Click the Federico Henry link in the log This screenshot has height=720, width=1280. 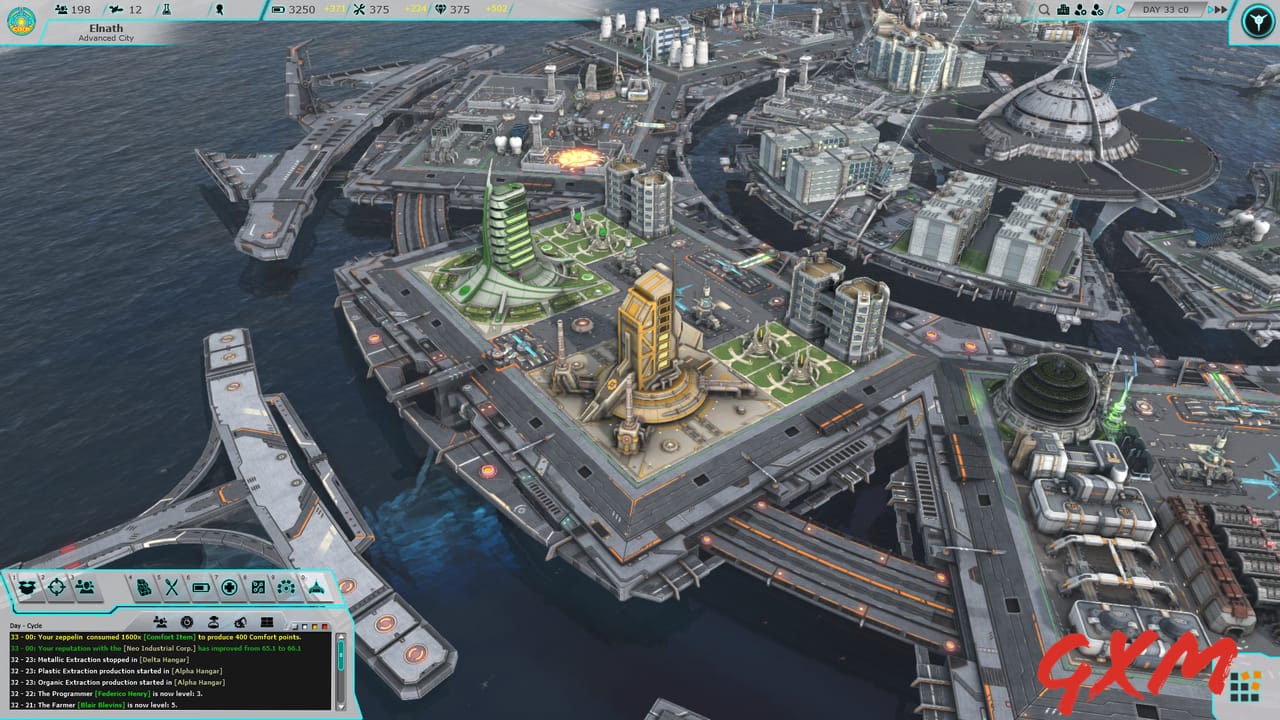coord(122,694)
